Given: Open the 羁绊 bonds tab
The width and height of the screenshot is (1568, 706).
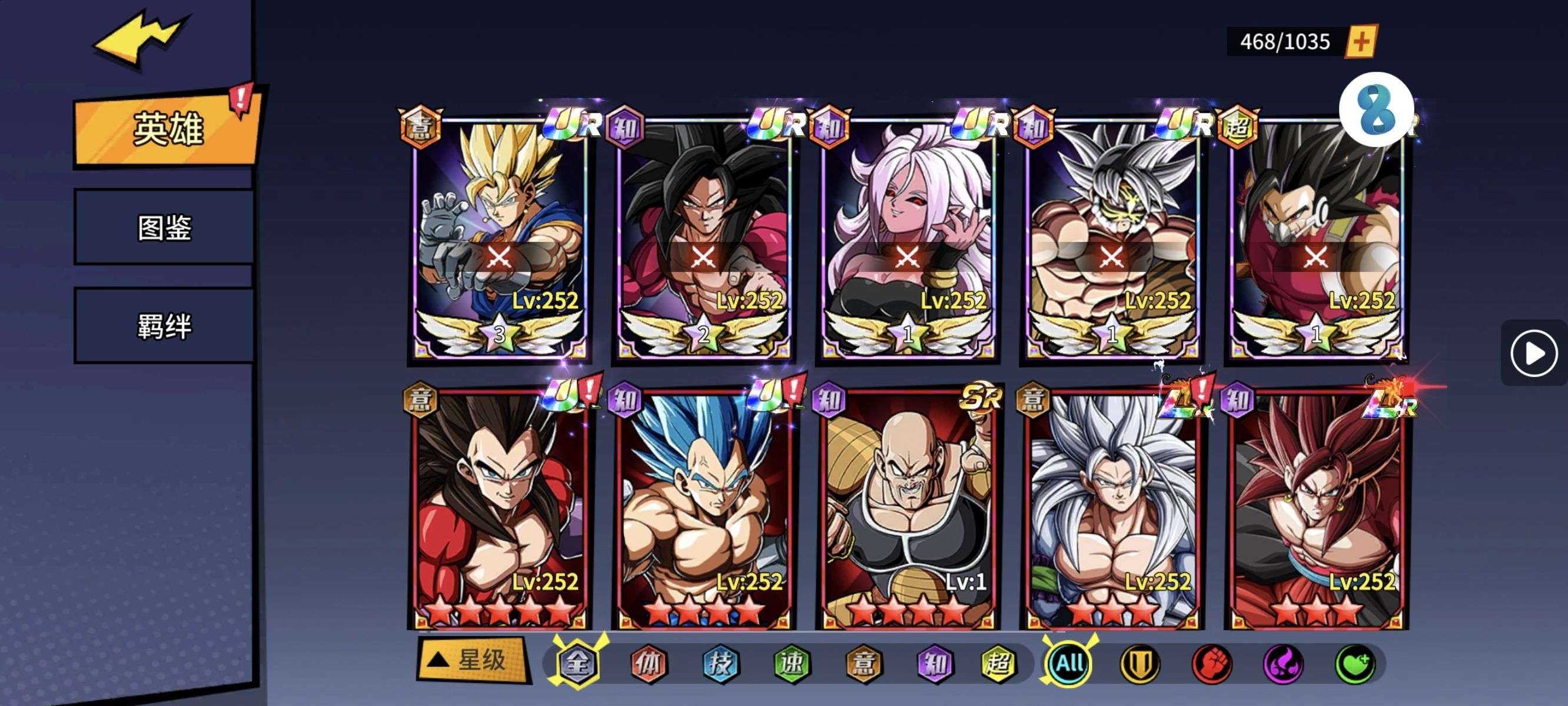Looking at the screenshot, I should (164, 326).
